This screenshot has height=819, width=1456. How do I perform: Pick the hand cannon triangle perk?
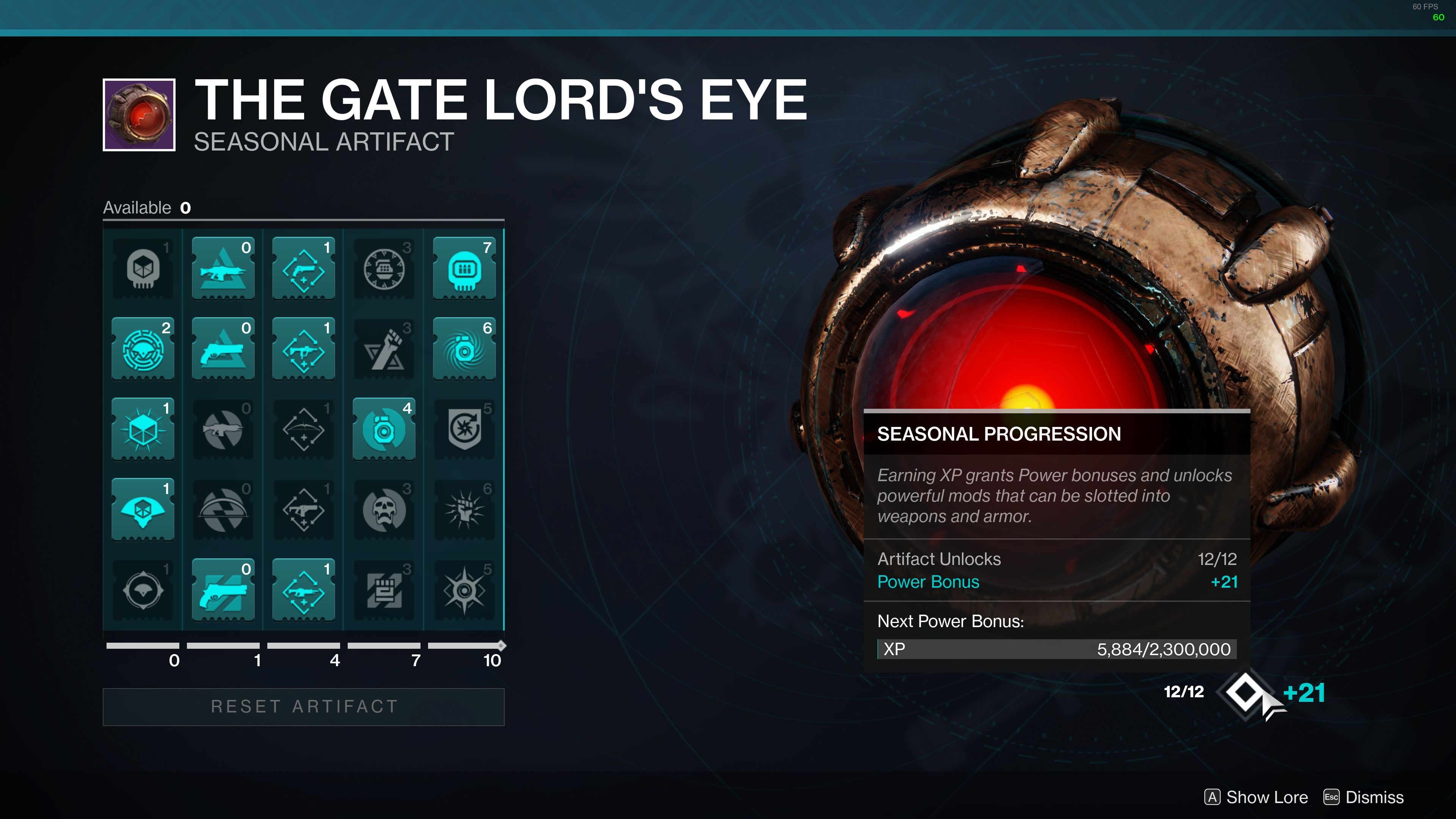click(x=223, y=349)
